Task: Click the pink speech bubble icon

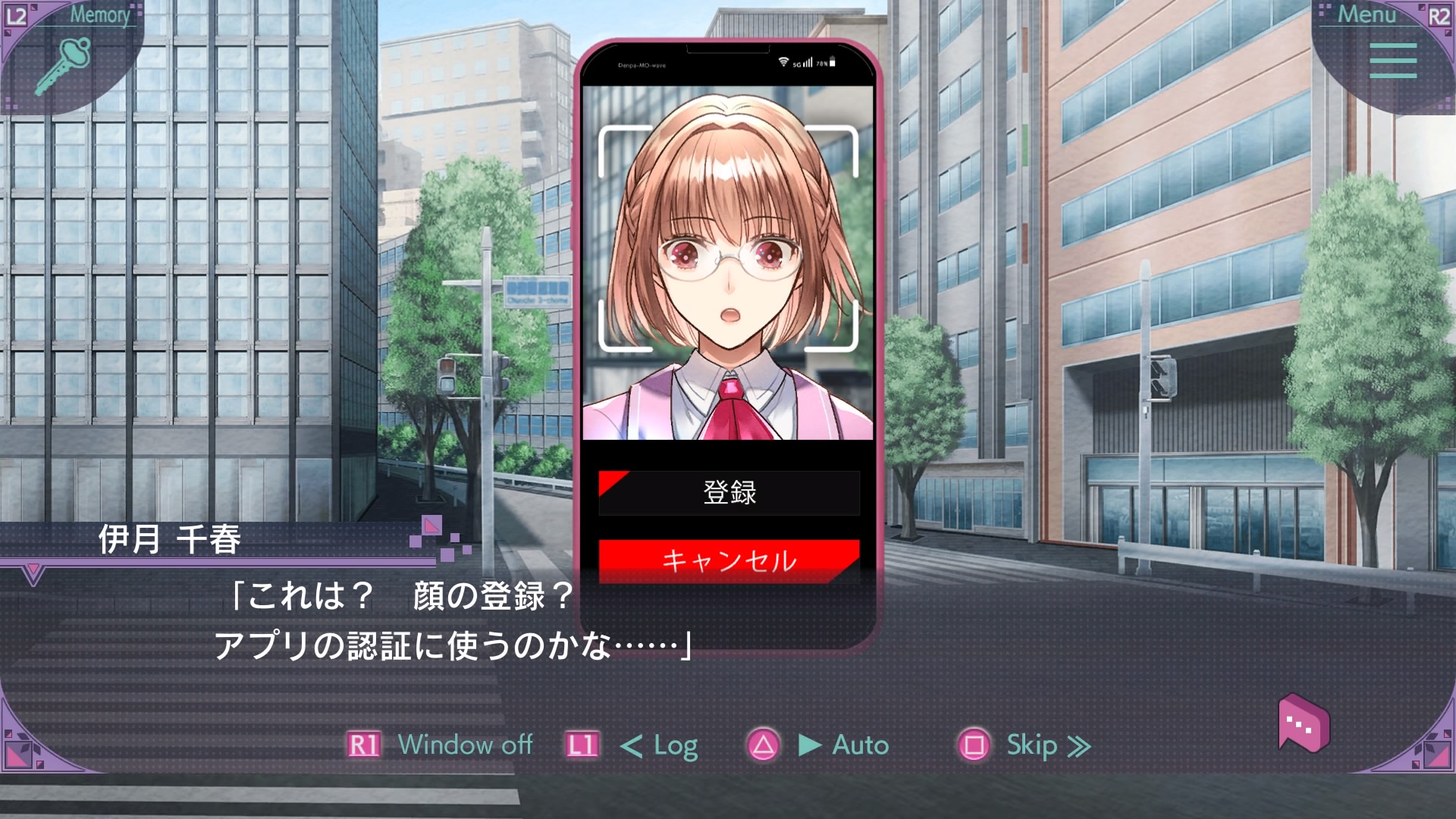Action: [x=1303, y=724]
